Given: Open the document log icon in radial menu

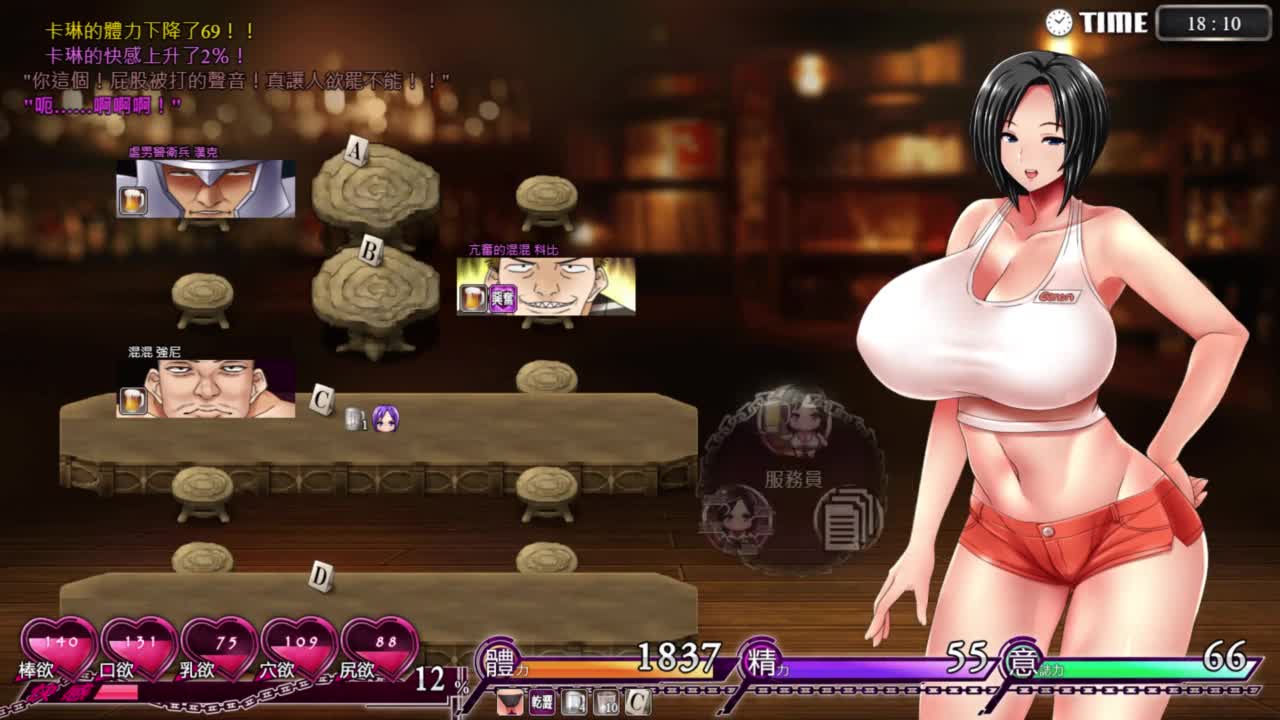Looking at the screenshot, I should 847,517.
